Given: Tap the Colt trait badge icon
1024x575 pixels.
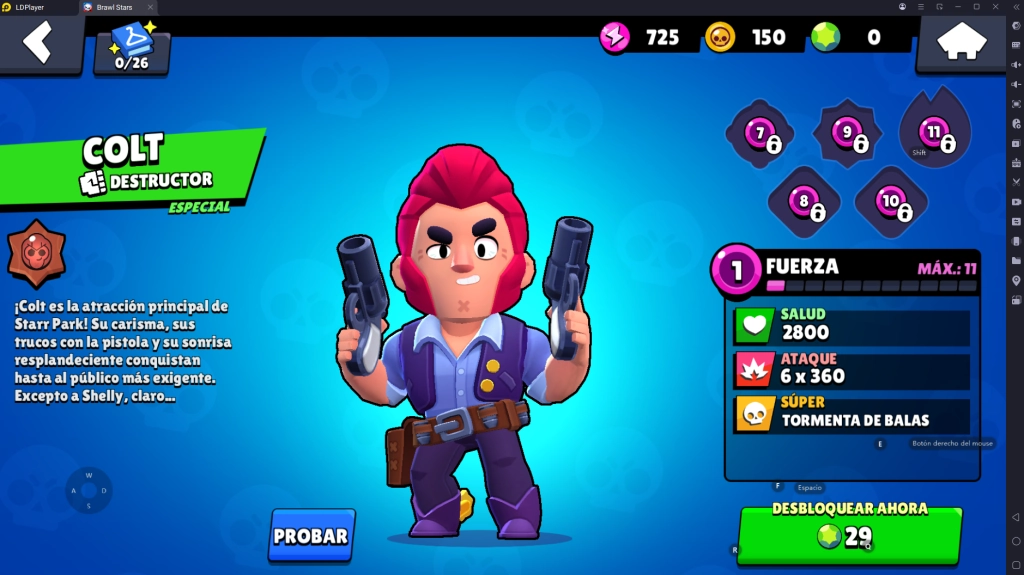Looking at the screenshot, I should [37, 253].
